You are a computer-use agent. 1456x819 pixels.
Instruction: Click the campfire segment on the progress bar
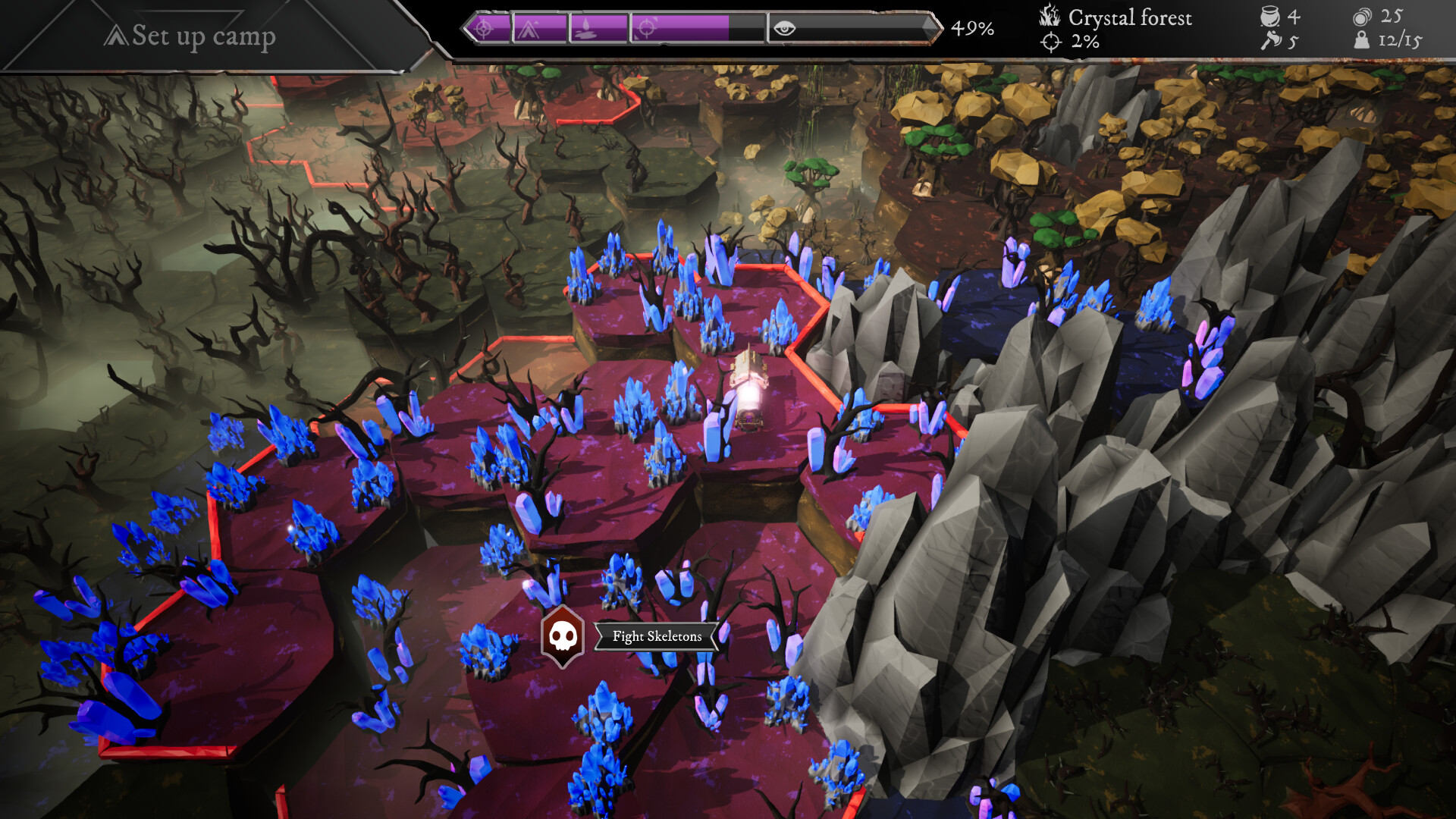pyautogui.click(x=598, y=29)
